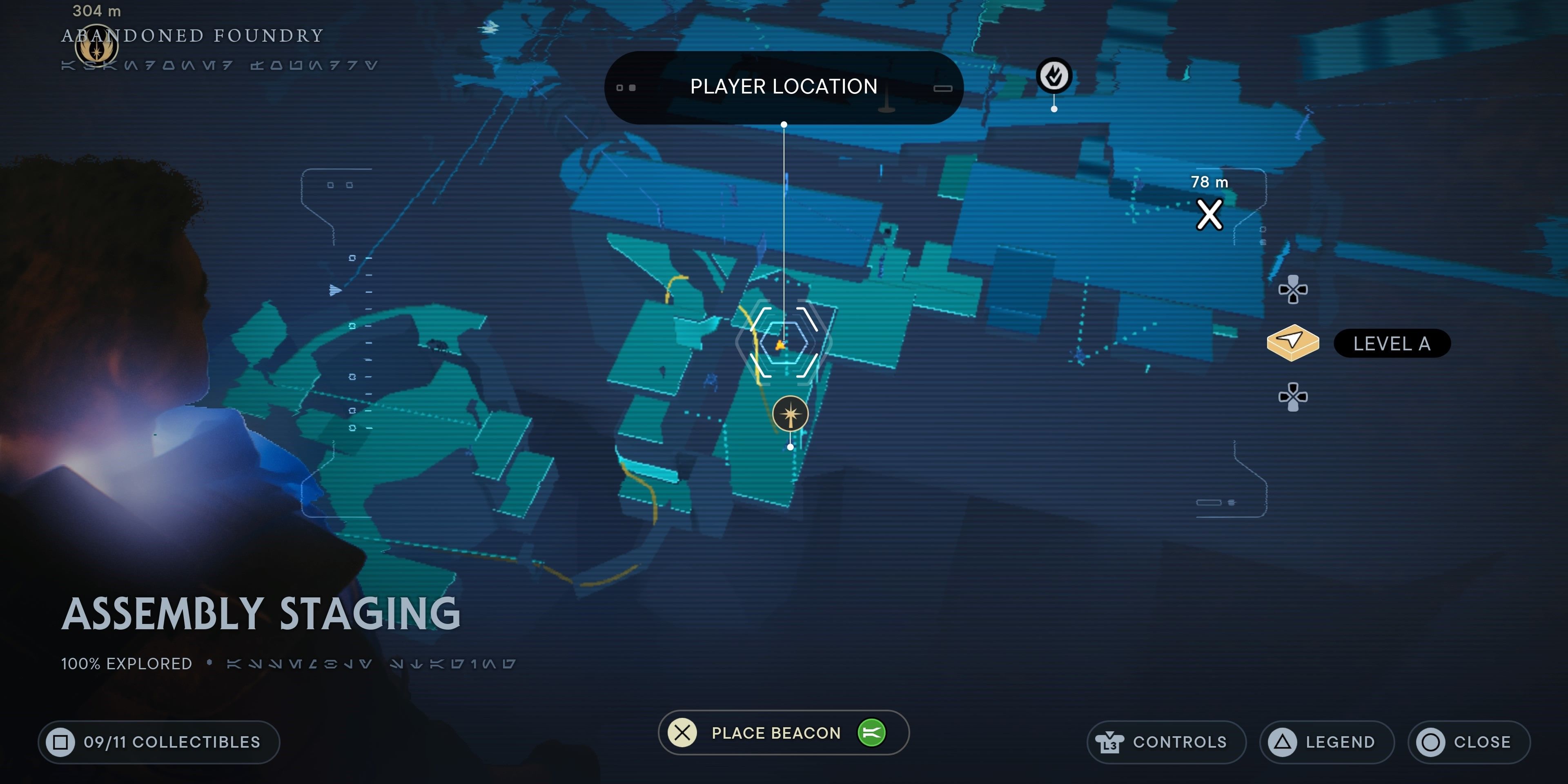Close the holomap

coord(1468,742)
